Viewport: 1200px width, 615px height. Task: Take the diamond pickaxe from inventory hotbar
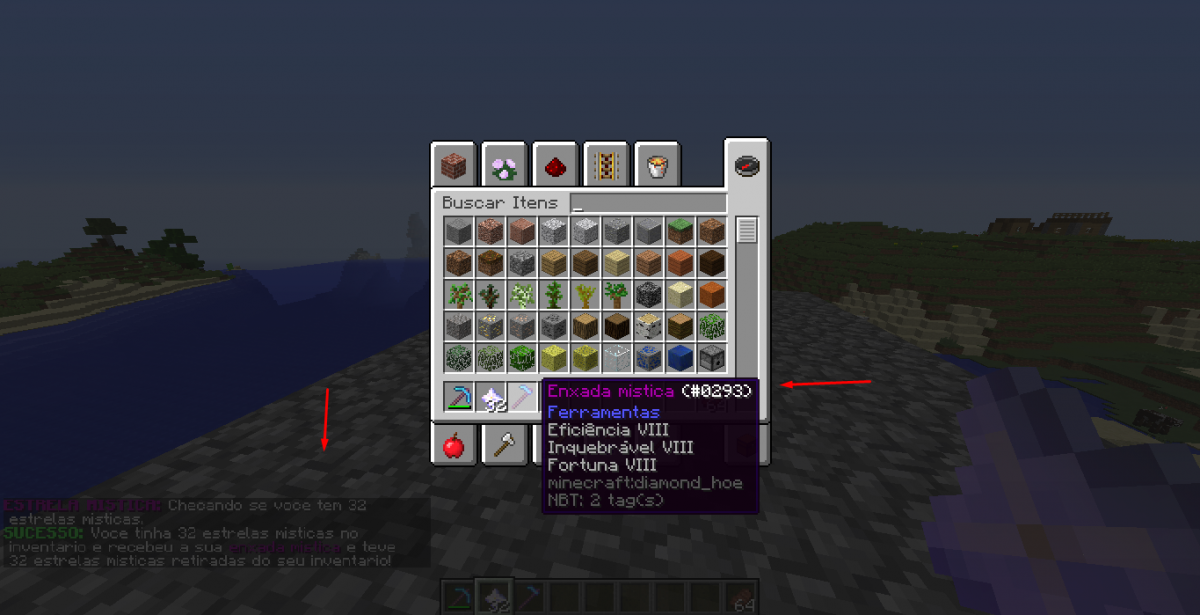(458, 397)
